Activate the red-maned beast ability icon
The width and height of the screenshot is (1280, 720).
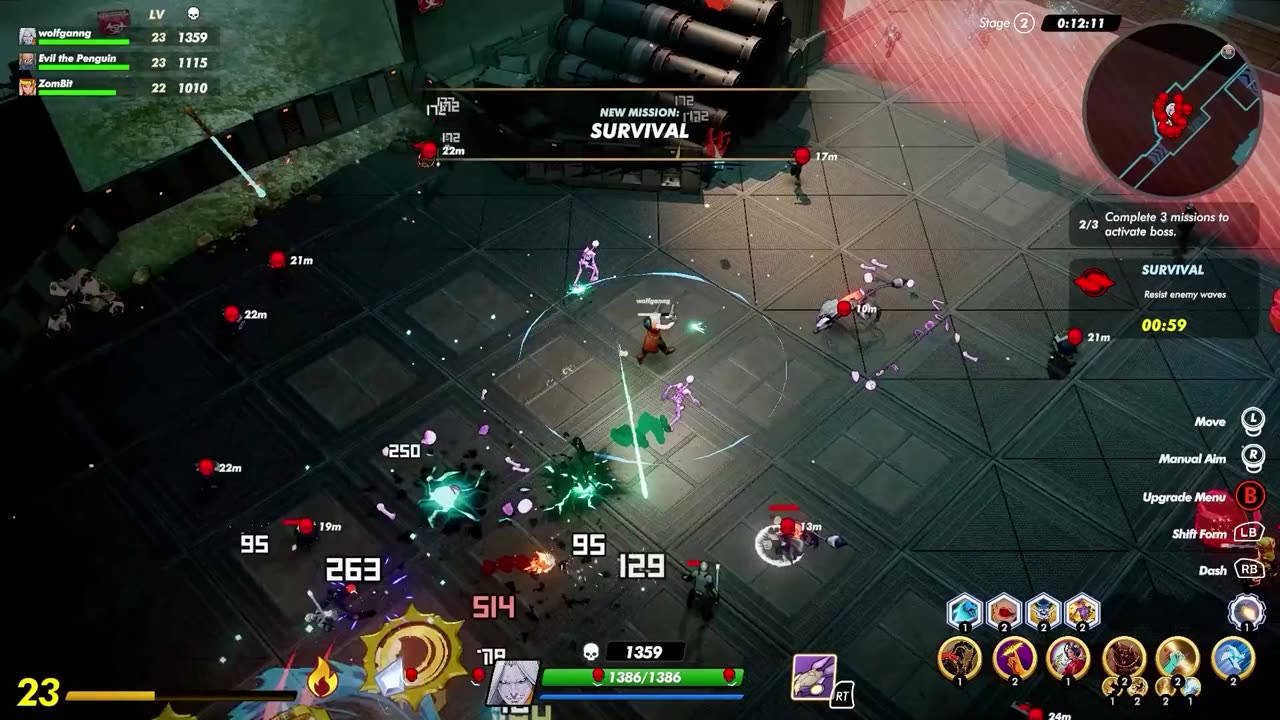coord(960,658)
